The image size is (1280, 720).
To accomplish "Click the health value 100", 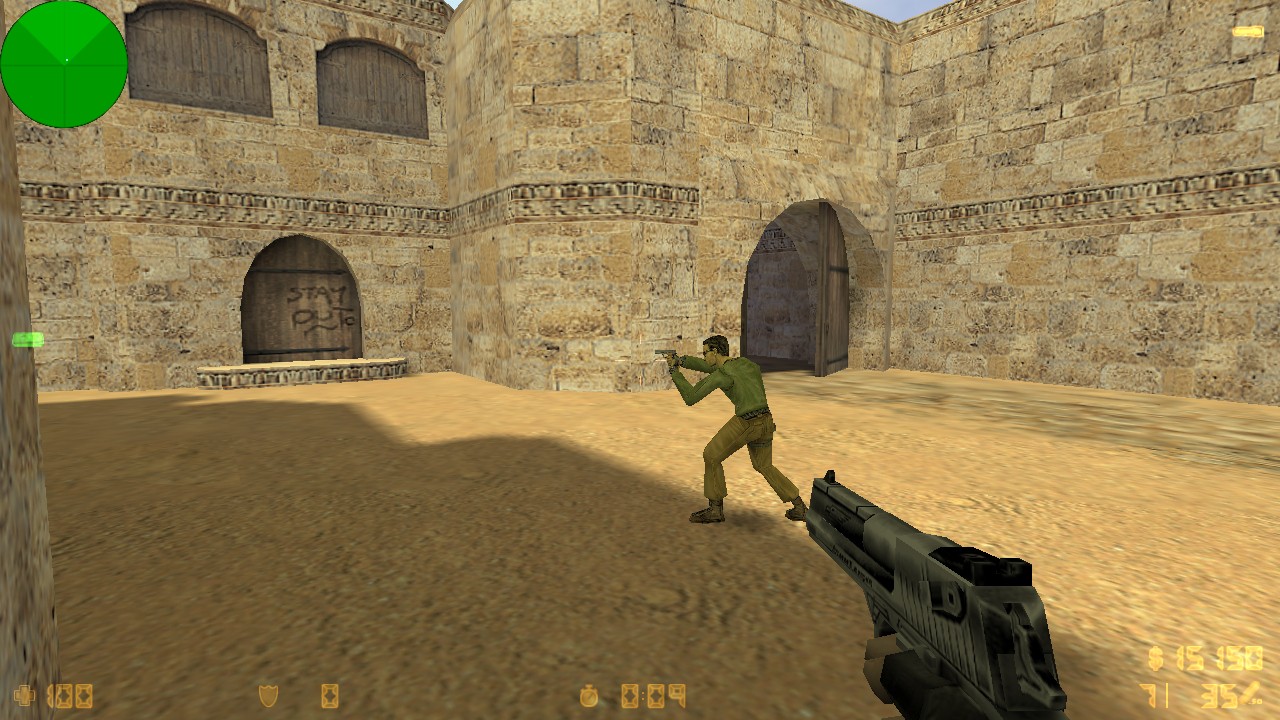I will click(70, 694).
